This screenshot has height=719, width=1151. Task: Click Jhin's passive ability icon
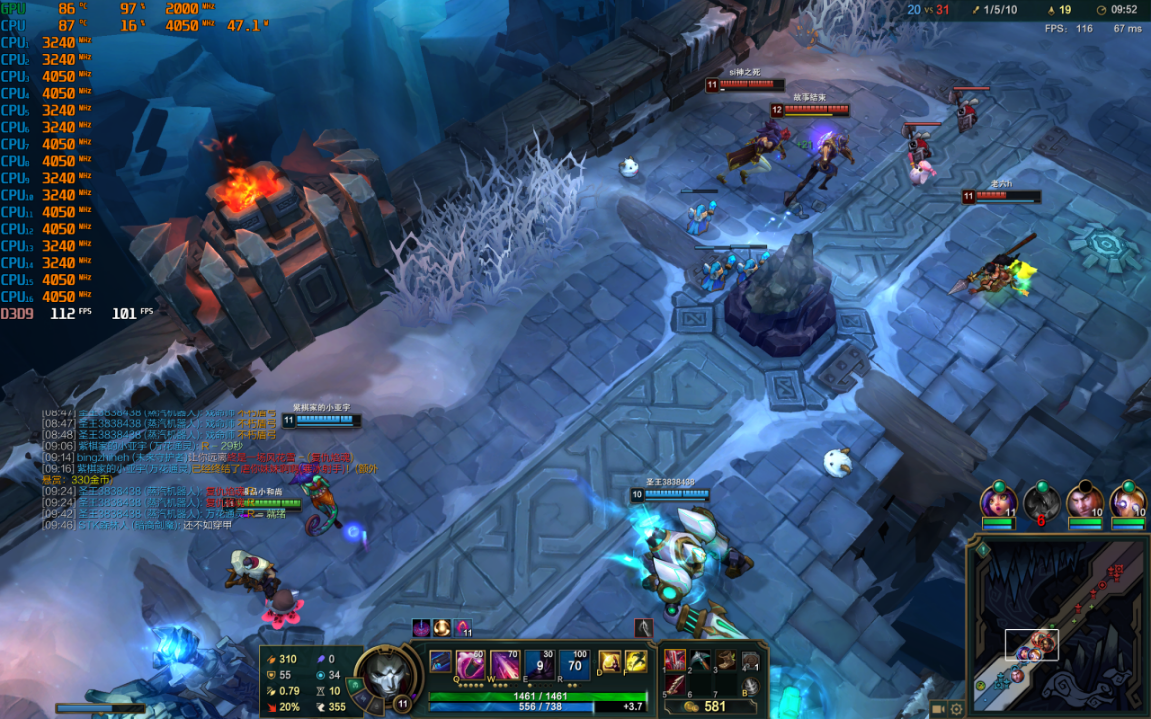tap(441, 662)
